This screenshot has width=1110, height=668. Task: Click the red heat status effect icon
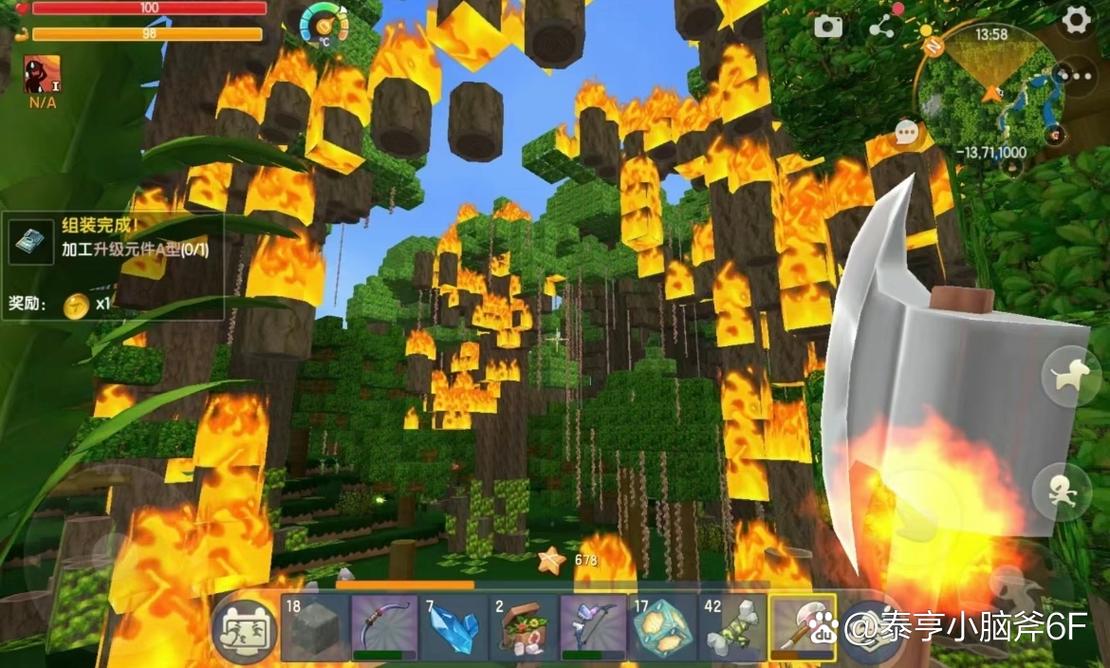(x=41, y=74)
